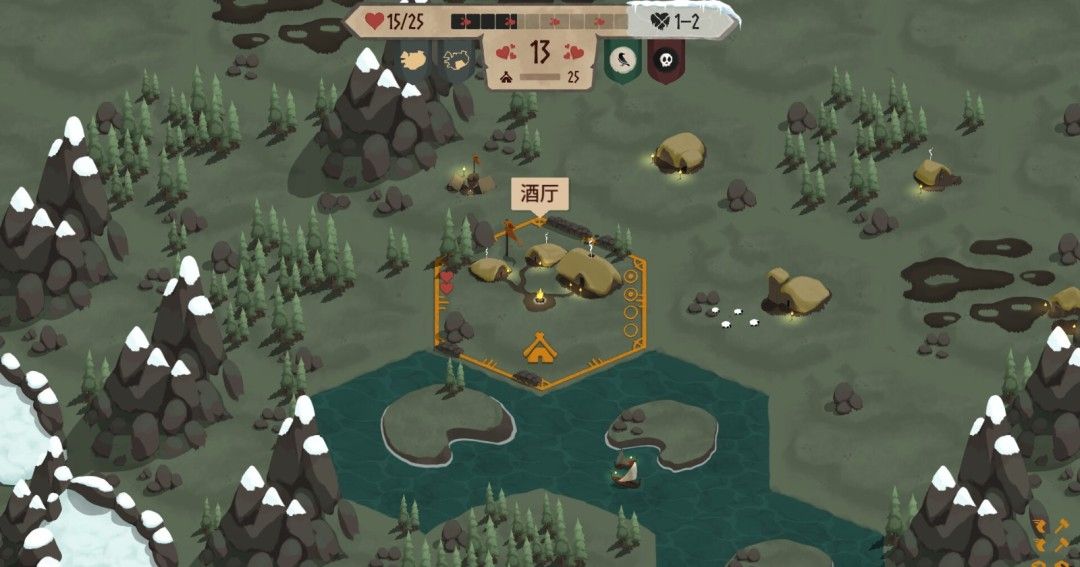The height and width of the screenshot is (567, 1080).
Task: Select the solid island map banner
Action: (415, 60)
